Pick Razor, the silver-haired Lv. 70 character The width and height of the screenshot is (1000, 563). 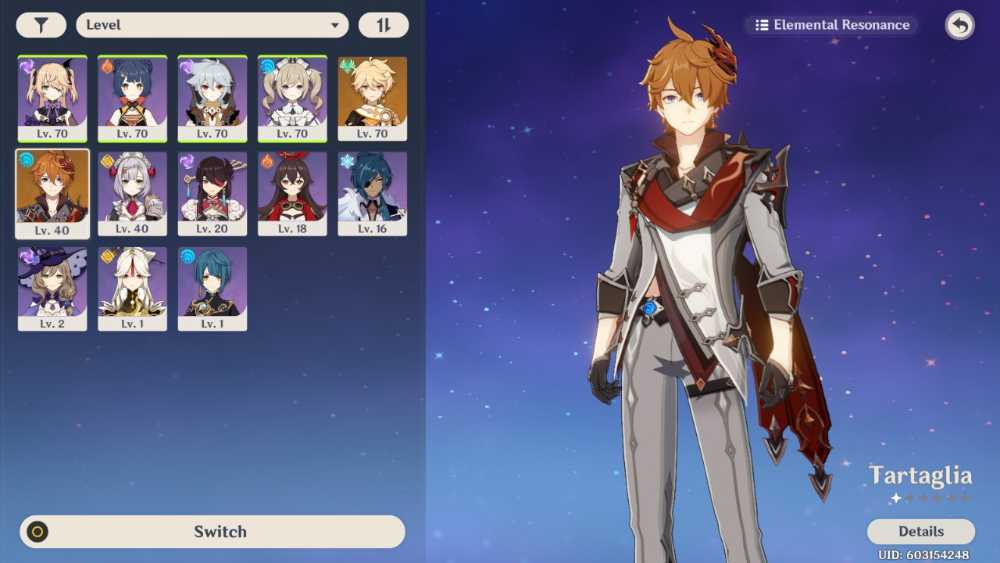pos(212,98)
